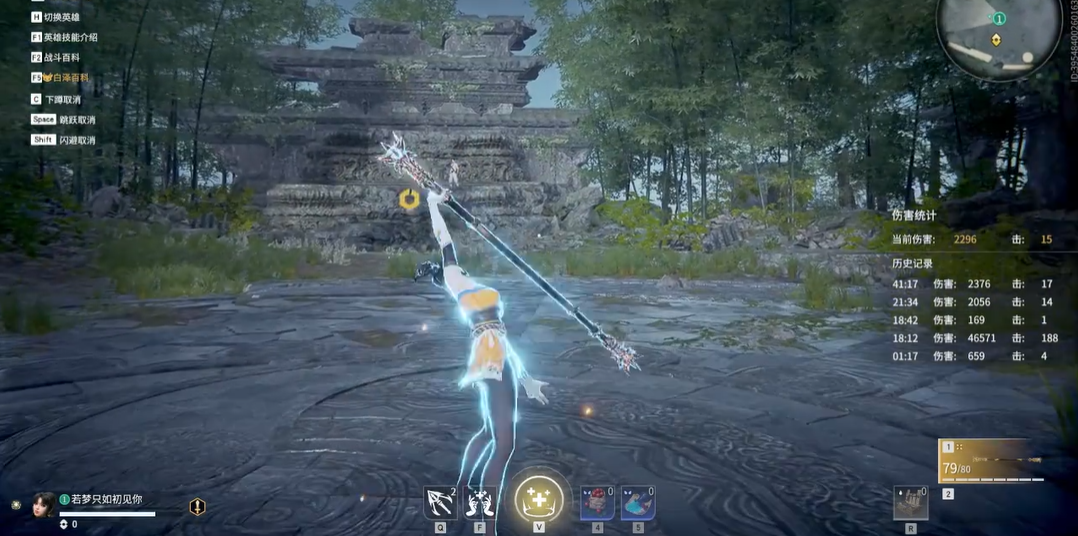Open the 切换英雄 hero switch option
The width and height of the screenshot is (1078, 536).
click(60, 17)
